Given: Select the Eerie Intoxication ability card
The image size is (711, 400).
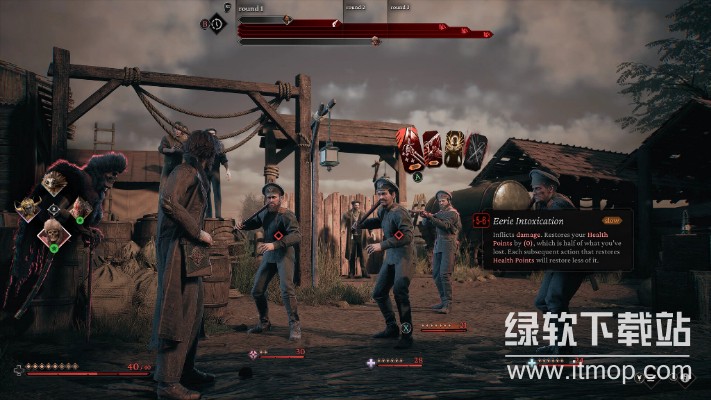Looking at the screenshot, I should click(x=410, y=150).
